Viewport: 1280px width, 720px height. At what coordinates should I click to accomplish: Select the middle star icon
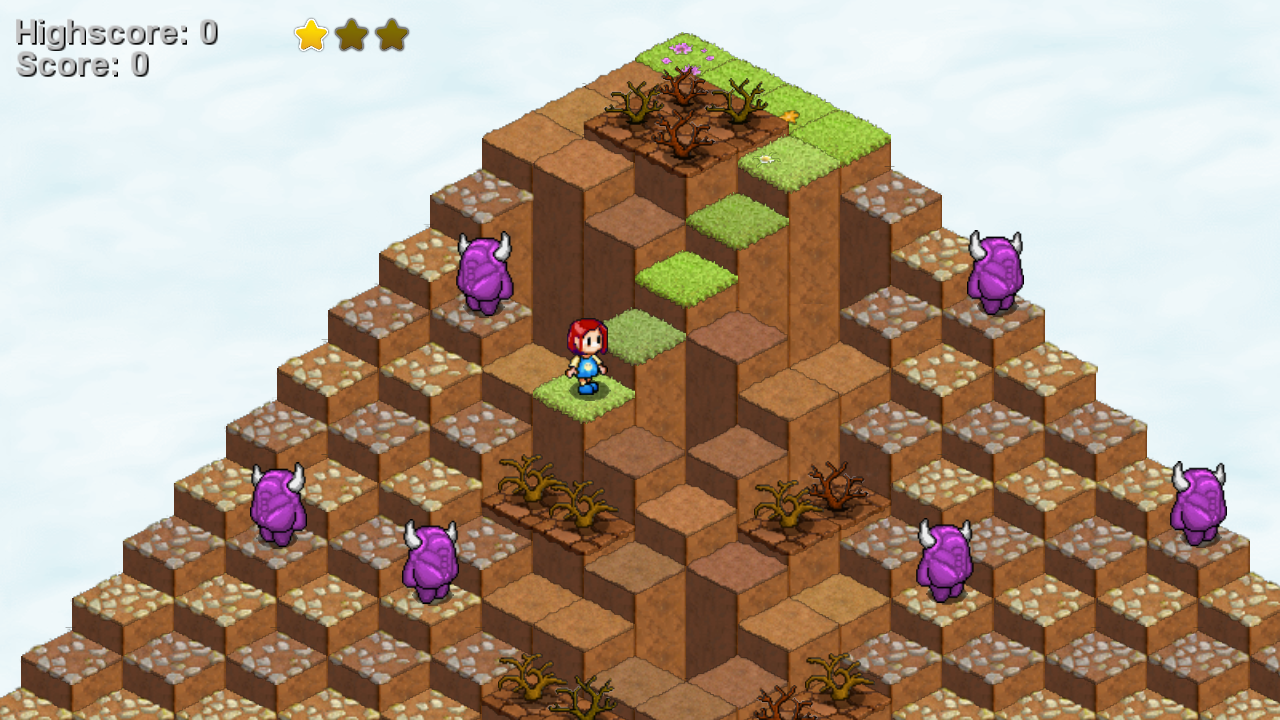tap(352, 36)
